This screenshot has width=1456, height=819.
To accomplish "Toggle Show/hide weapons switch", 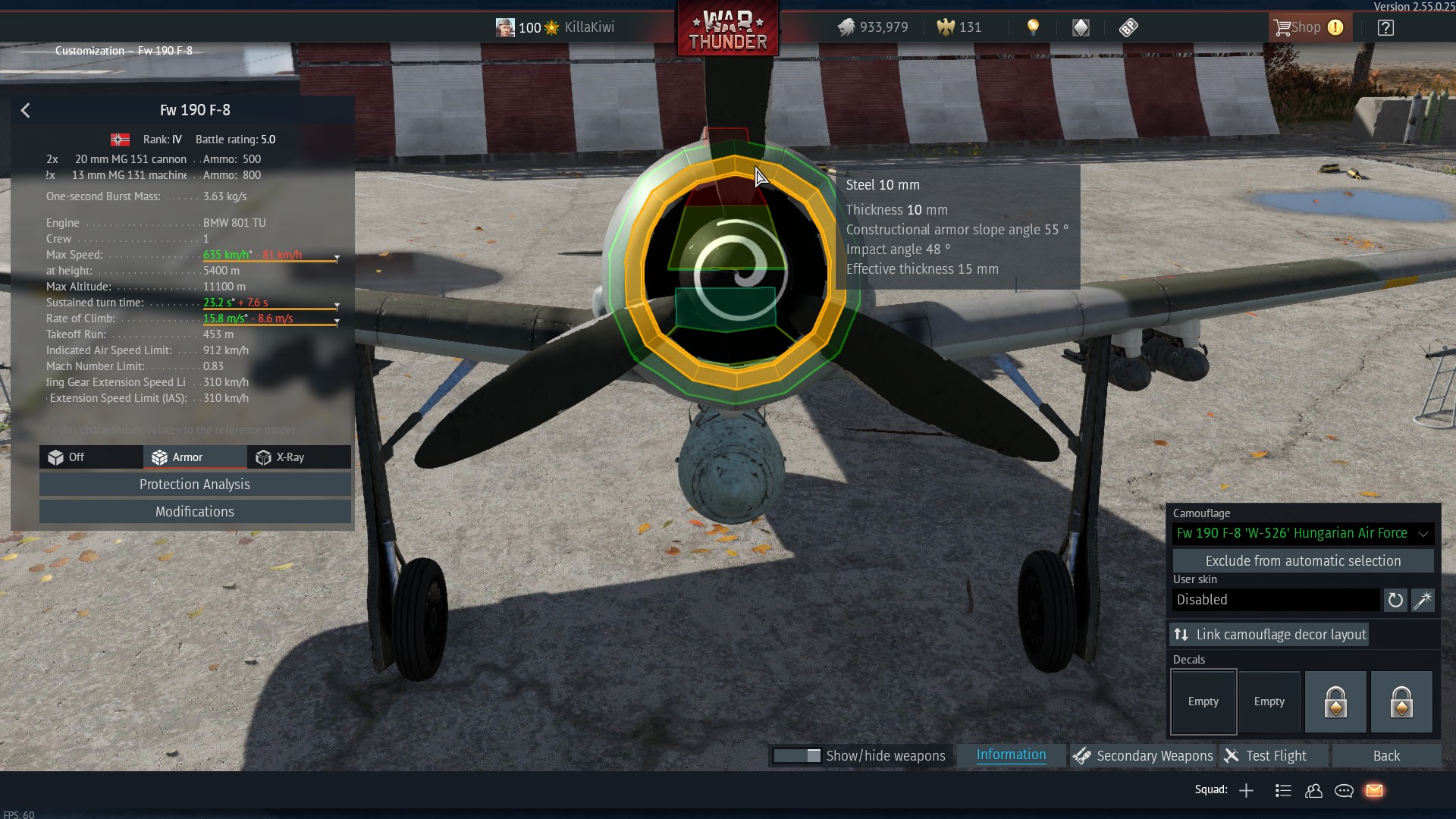I will point(797,756).
